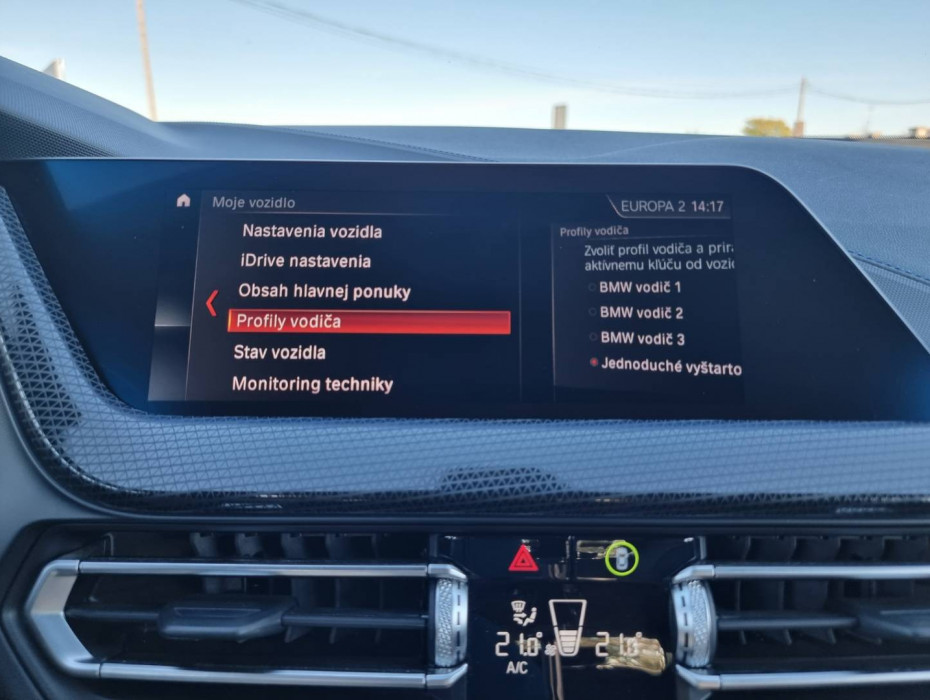
Task: Select the BMW vodič 1 profile
Action: click(x=640, y=287)
